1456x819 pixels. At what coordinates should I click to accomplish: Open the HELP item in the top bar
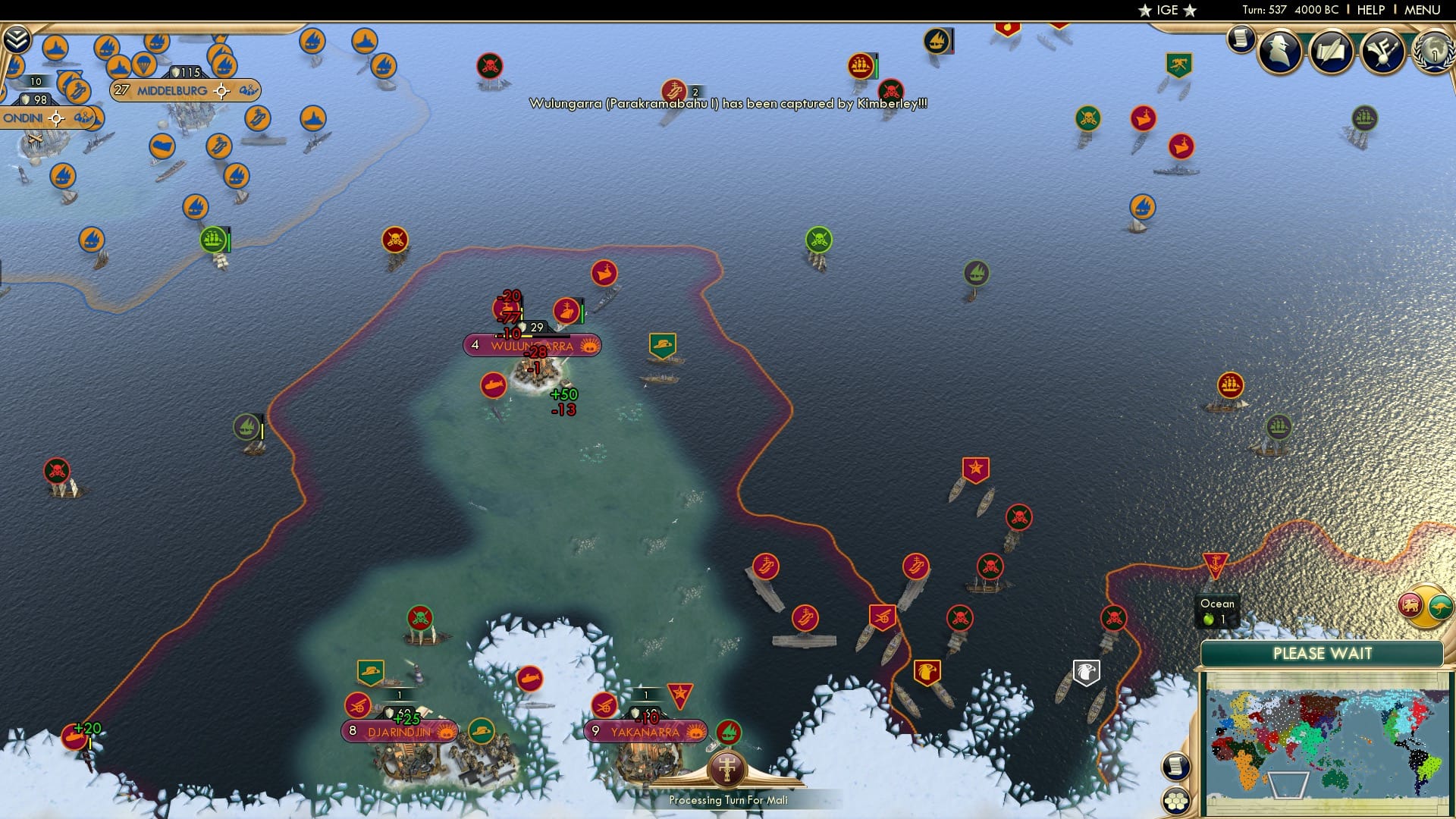1370,10
